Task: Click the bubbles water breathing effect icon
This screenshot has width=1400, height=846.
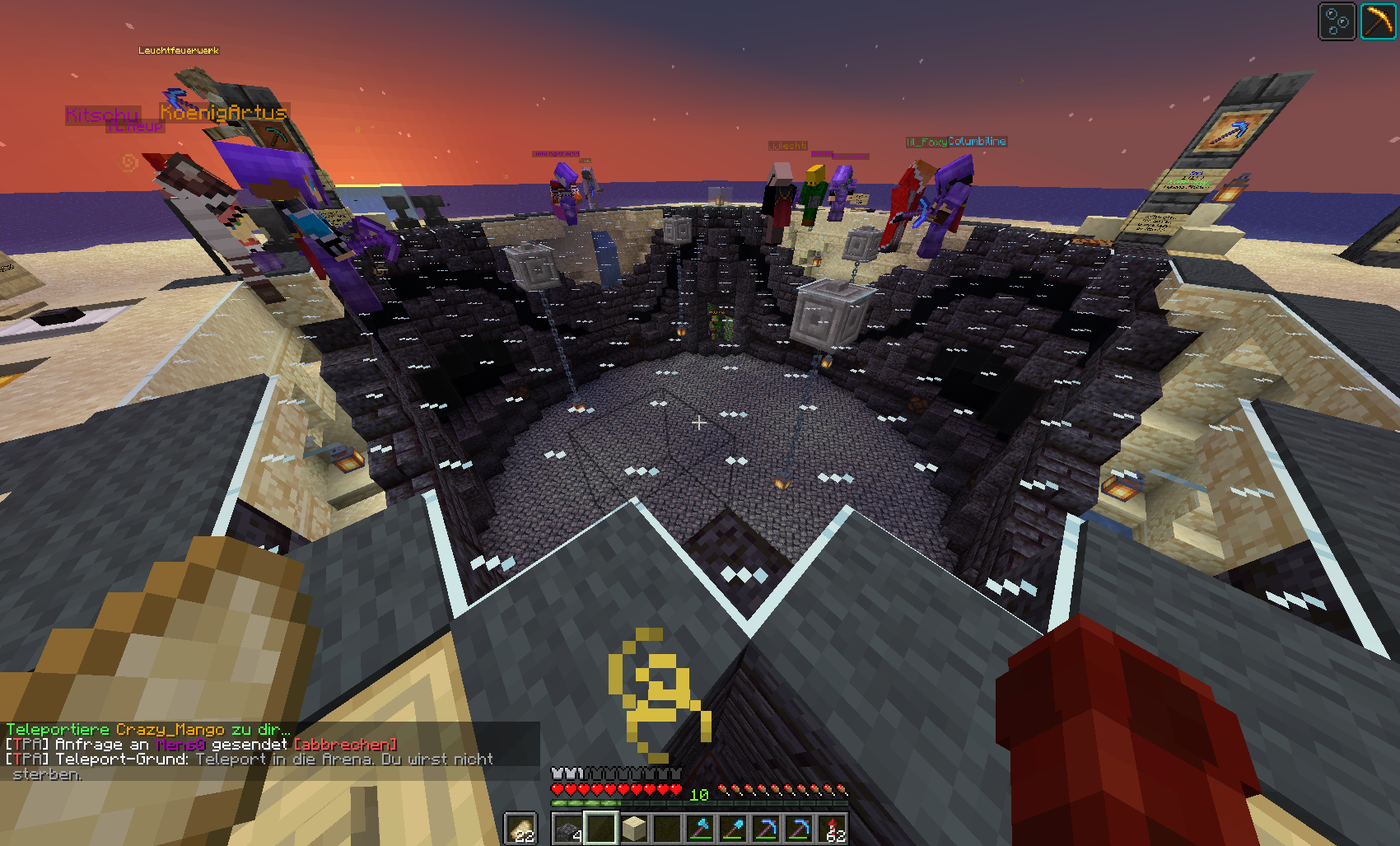Action: [1337, 21]
